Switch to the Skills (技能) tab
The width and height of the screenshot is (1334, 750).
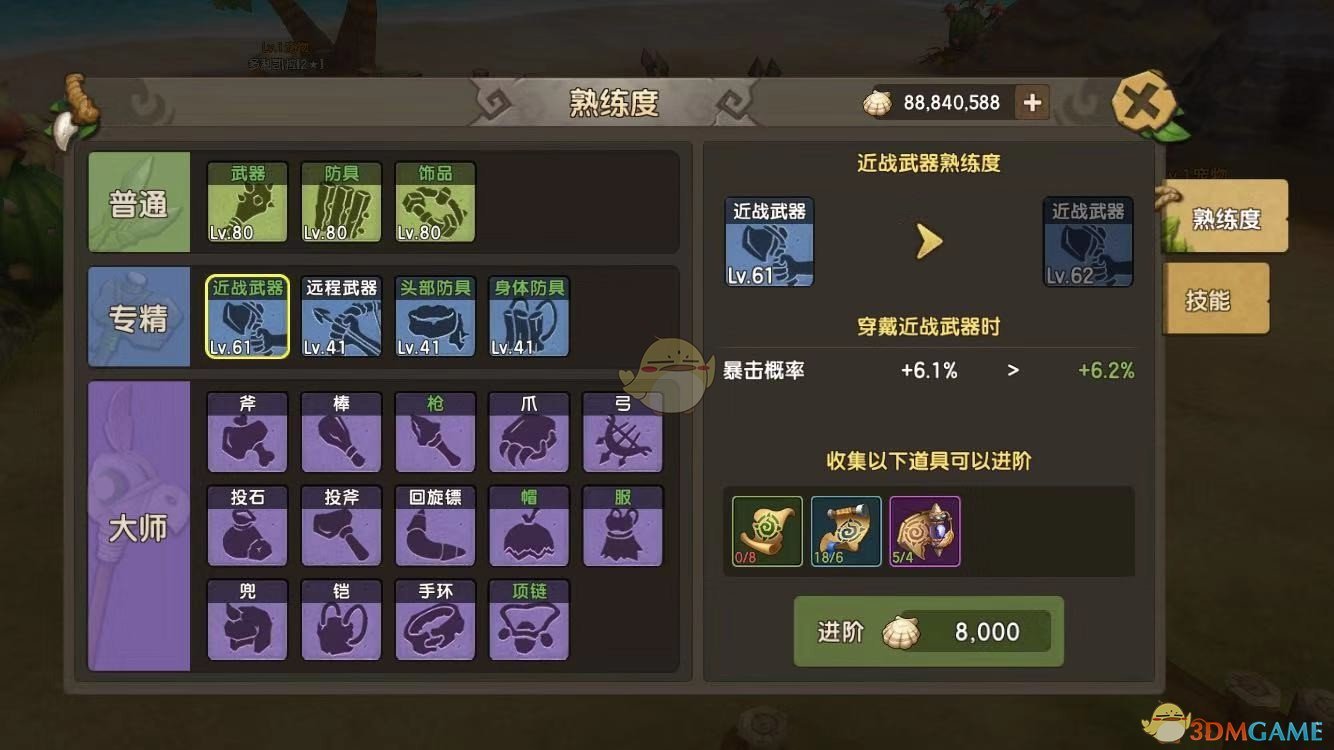coord(1216,299)
